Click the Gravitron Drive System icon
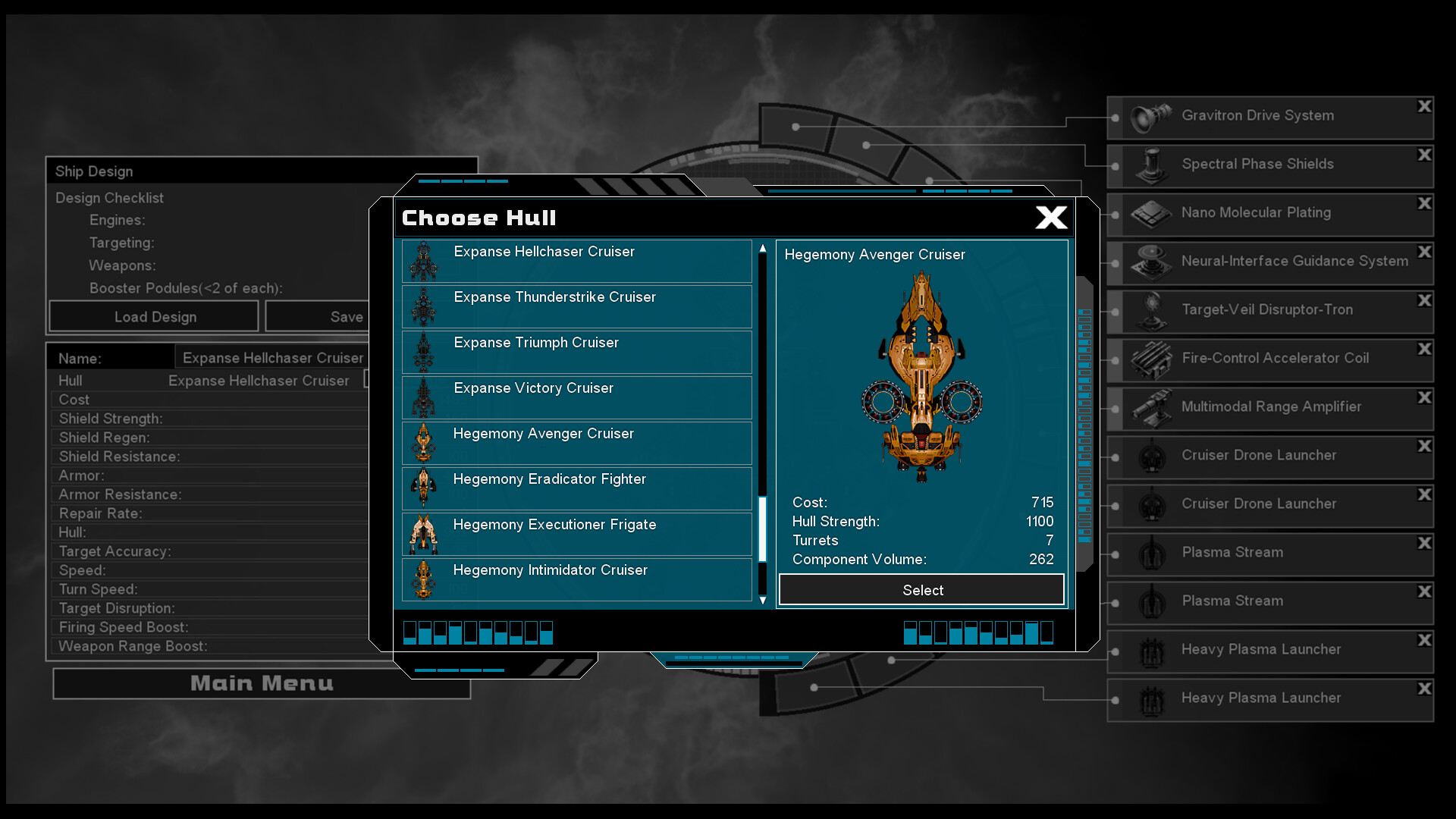This screenshot has width=1456, height=819. 1150,115
